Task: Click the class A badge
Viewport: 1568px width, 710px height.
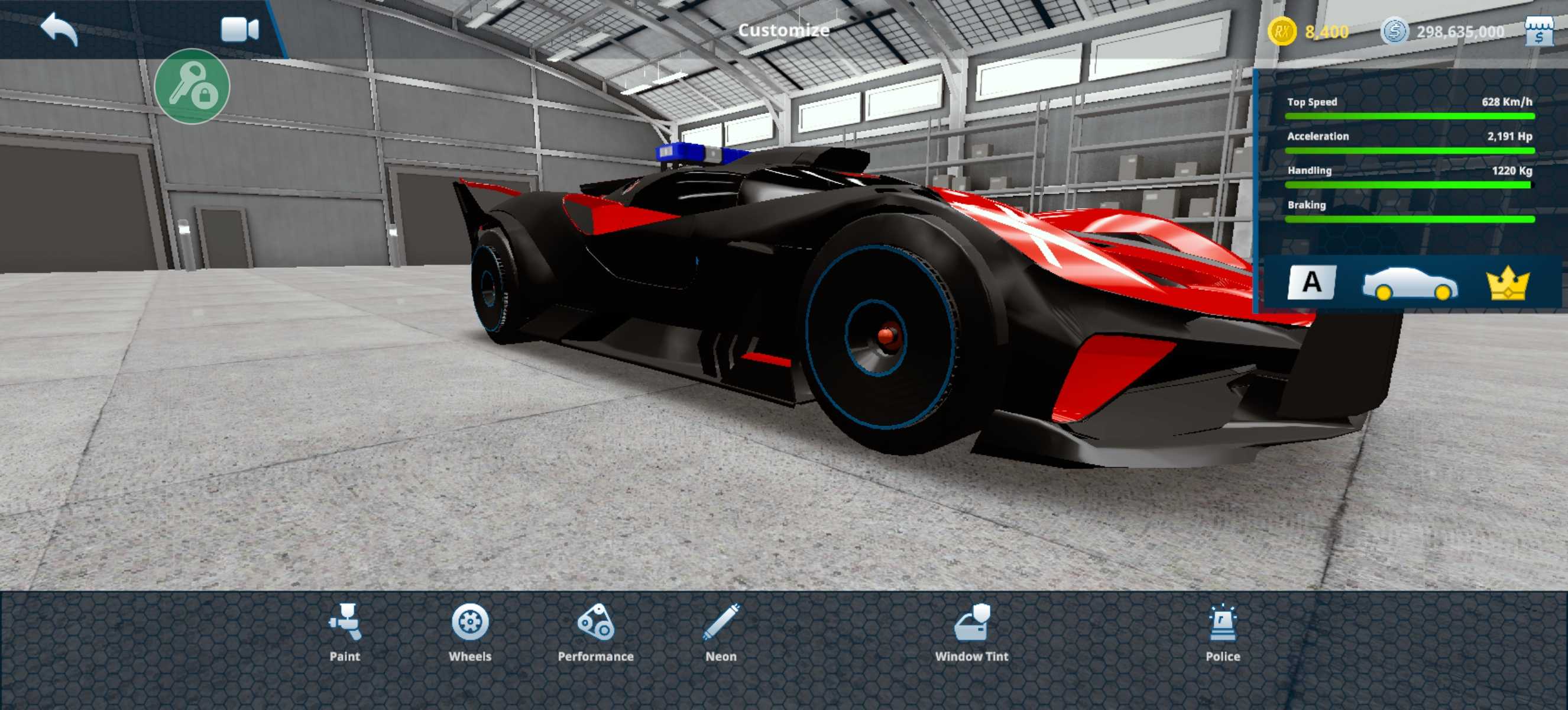Action: (x=1312, y=283)
